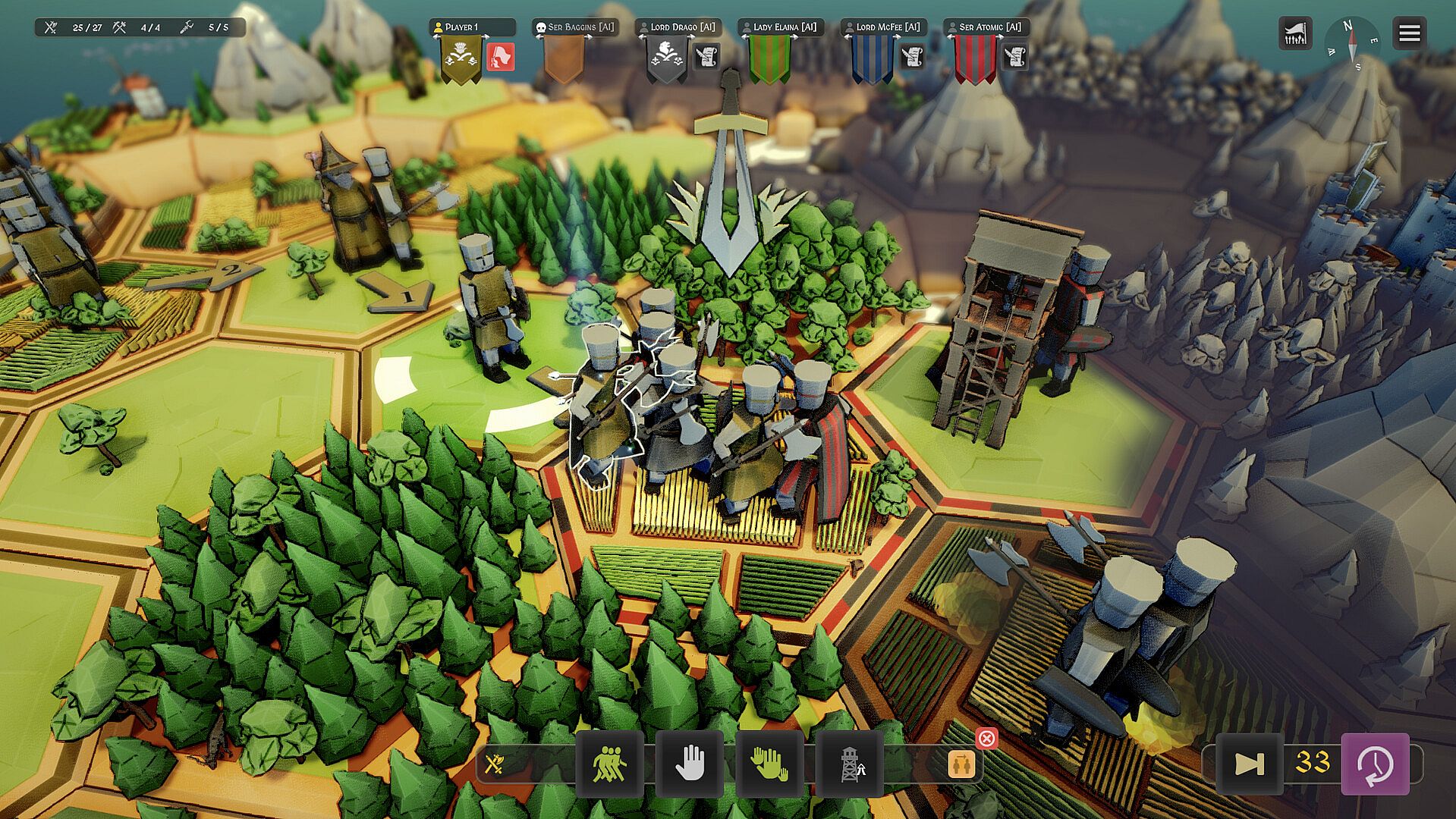
Task: Open the army banner overview button
Action: click(1295, 34)
